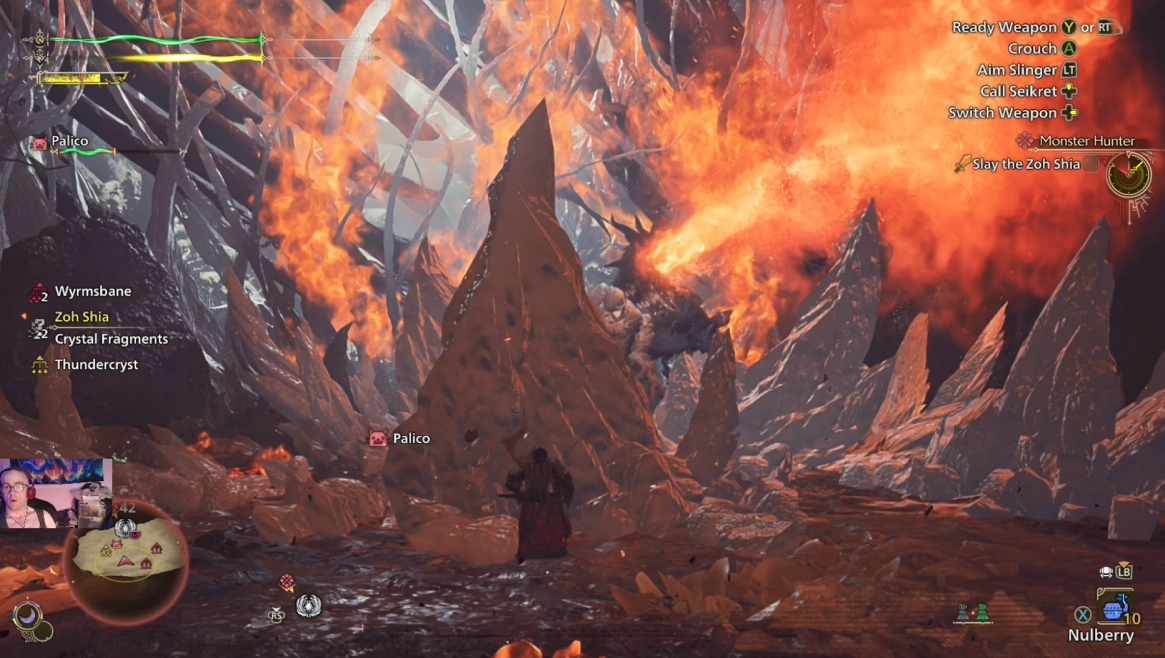This screenshot has width=1165, height=658.
Task: Select Wyrmsbane in the nearby targets list
Action: (93, 291)
